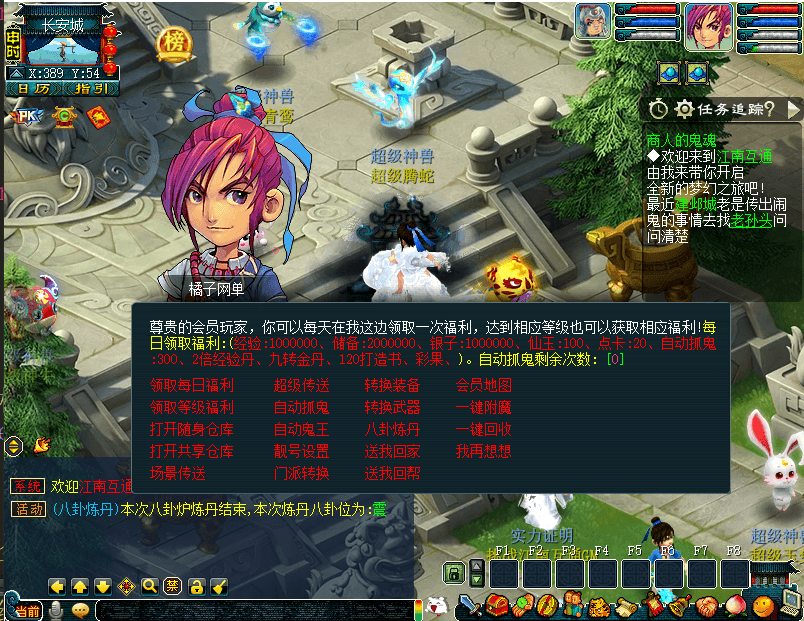Select the 领取等级福利 option
The height and width of the screenshot is (621, 804).
(x=192, y=407)
